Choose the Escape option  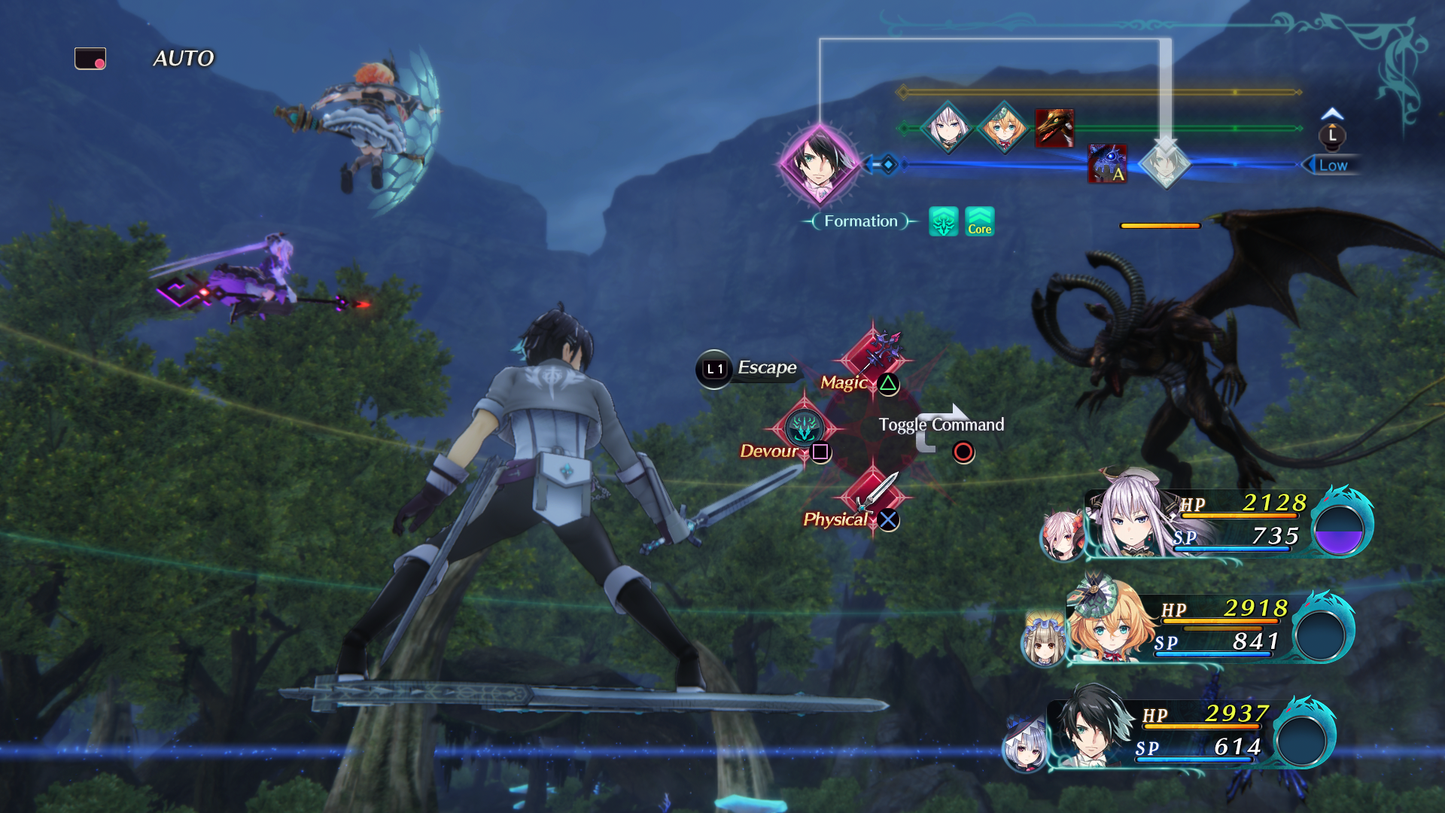pos(748,368)
